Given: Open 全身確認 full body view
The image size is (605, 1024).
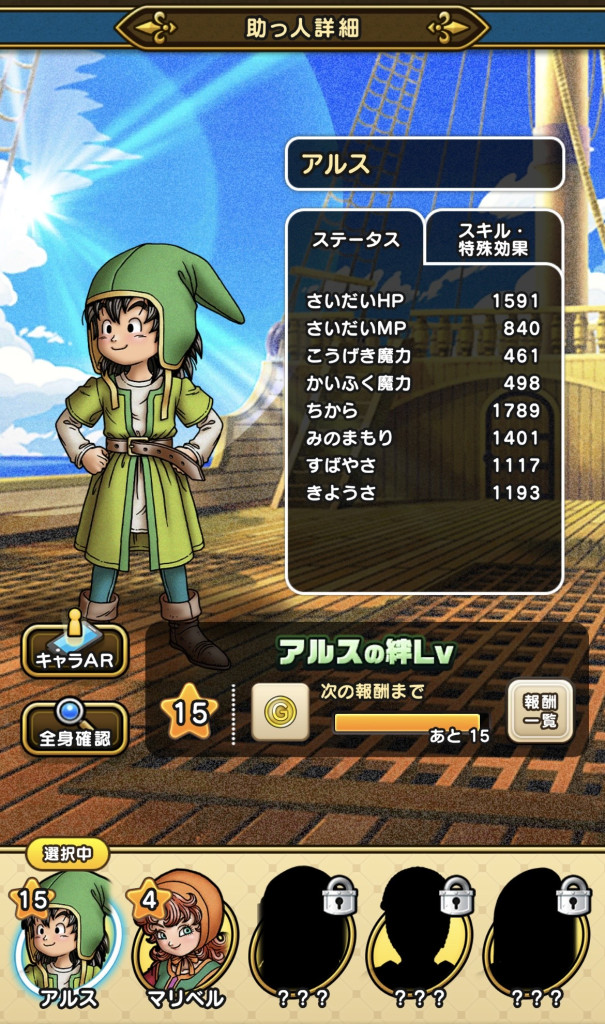Looking at the screenshot, I should click(75, 727).
